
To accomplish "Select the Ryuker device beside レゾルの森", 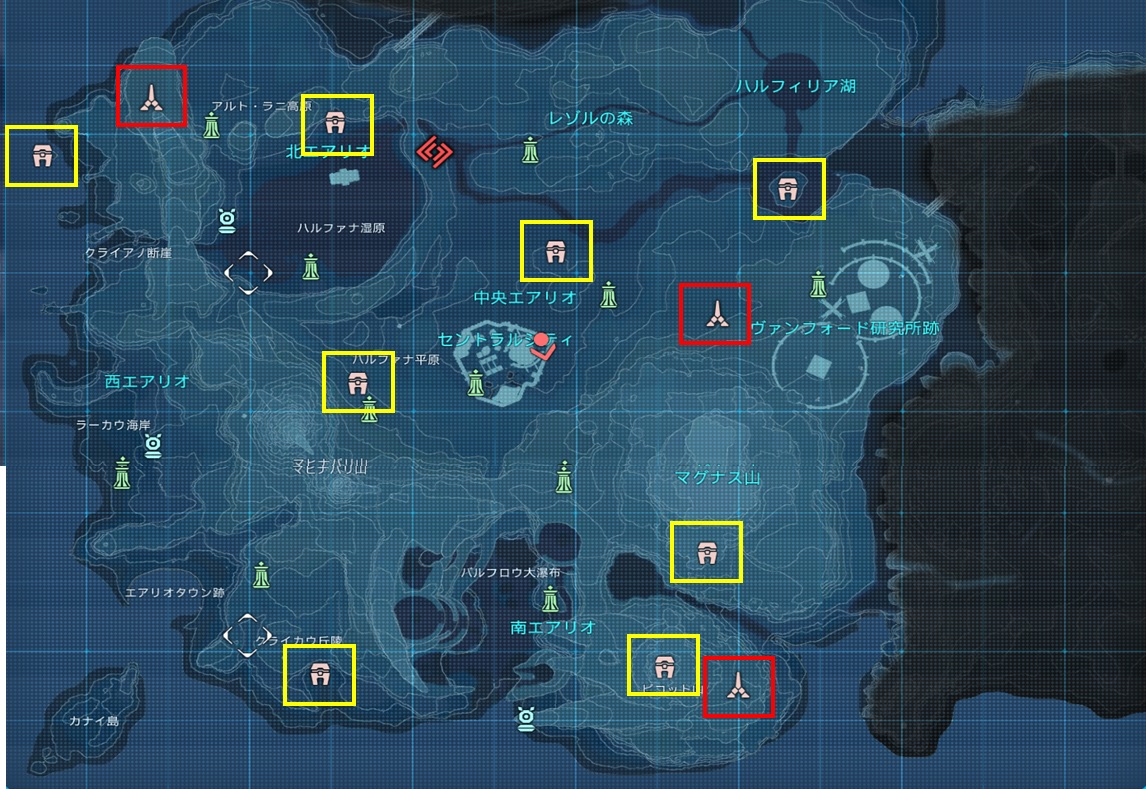I will pyautogui.click(x=531, y=150).
